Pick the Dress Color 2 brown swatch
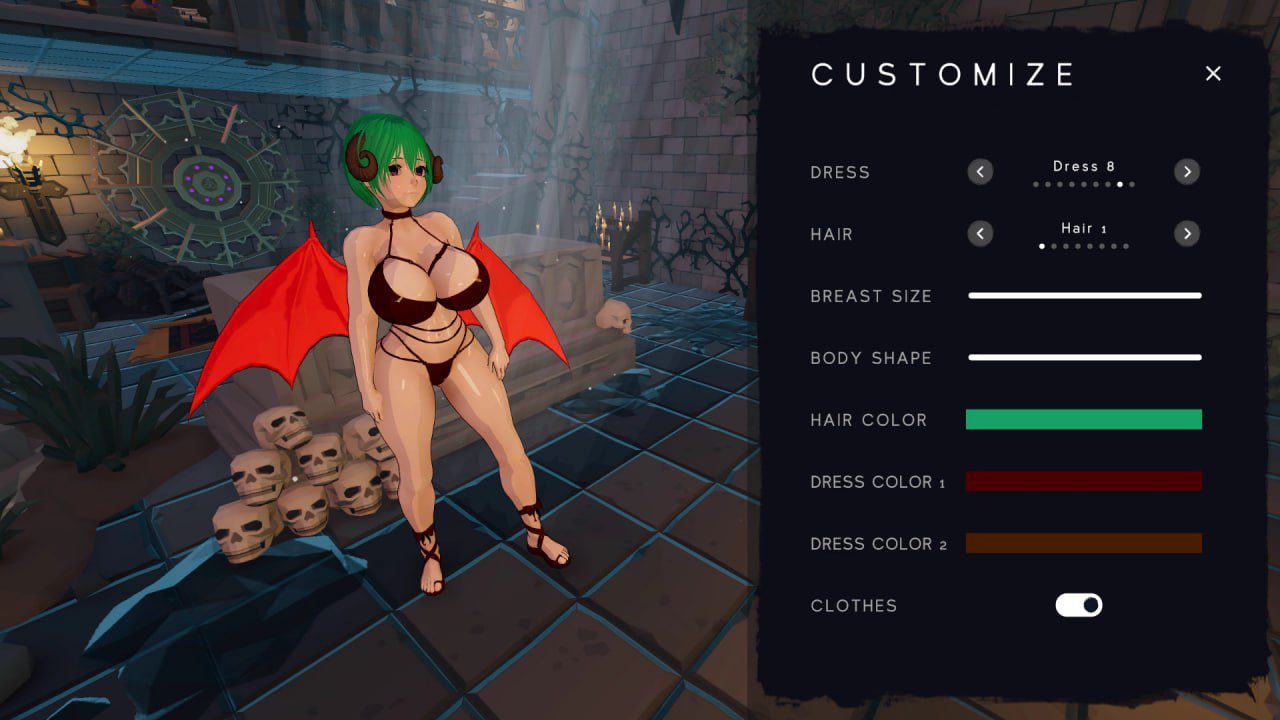The image size is (1280, 720). (x=1083, y=543)
